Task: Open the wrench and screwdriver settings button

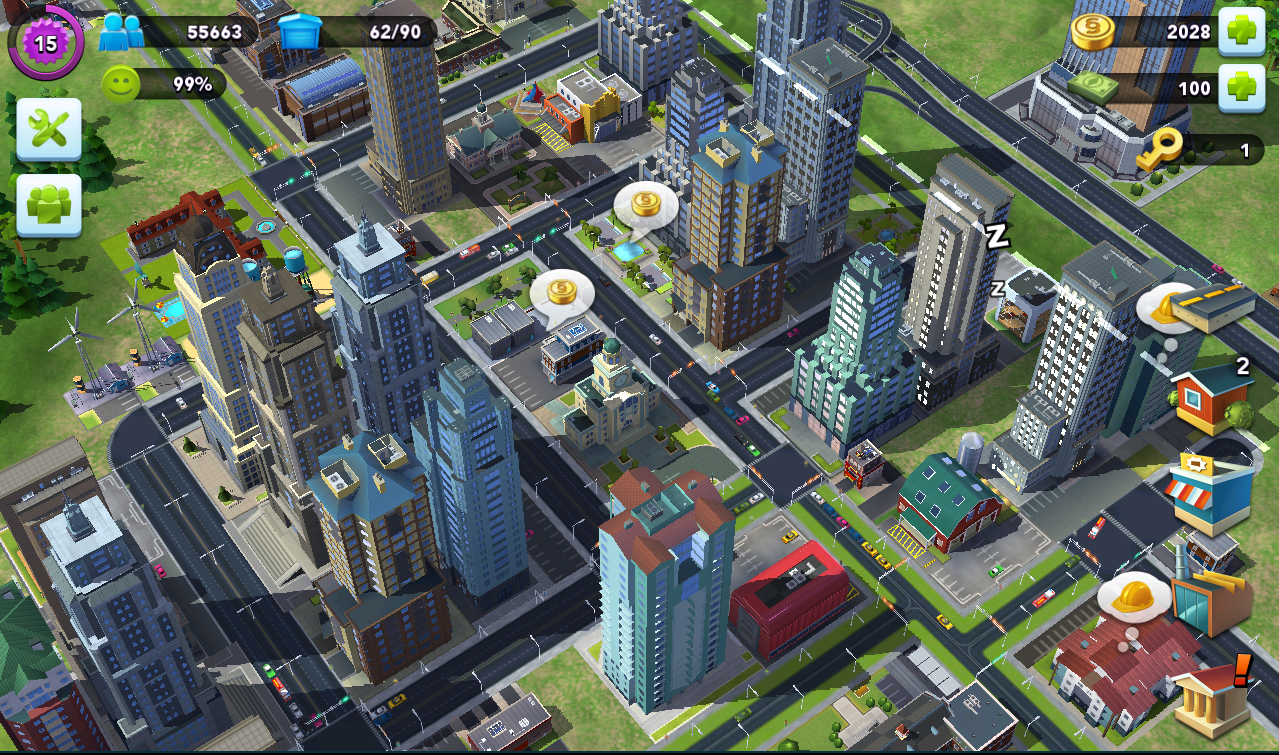Action: pos(48,129)
